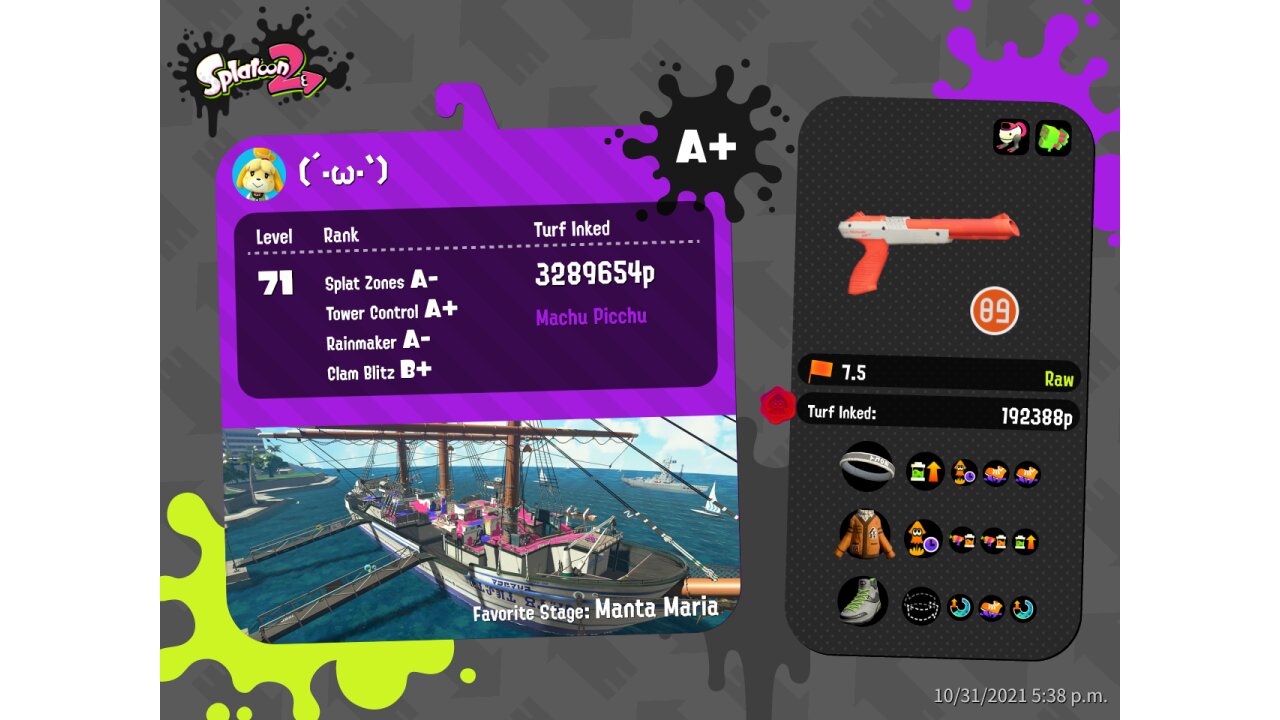1280x720 pixels.
Task: Click the headband's main ability icon
Action: [x=925, y=471]
